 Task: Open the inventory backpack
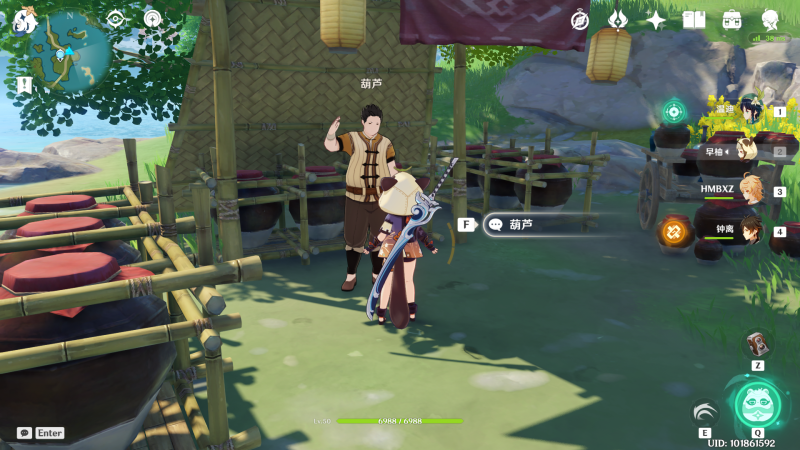click(x=732, y=20)
